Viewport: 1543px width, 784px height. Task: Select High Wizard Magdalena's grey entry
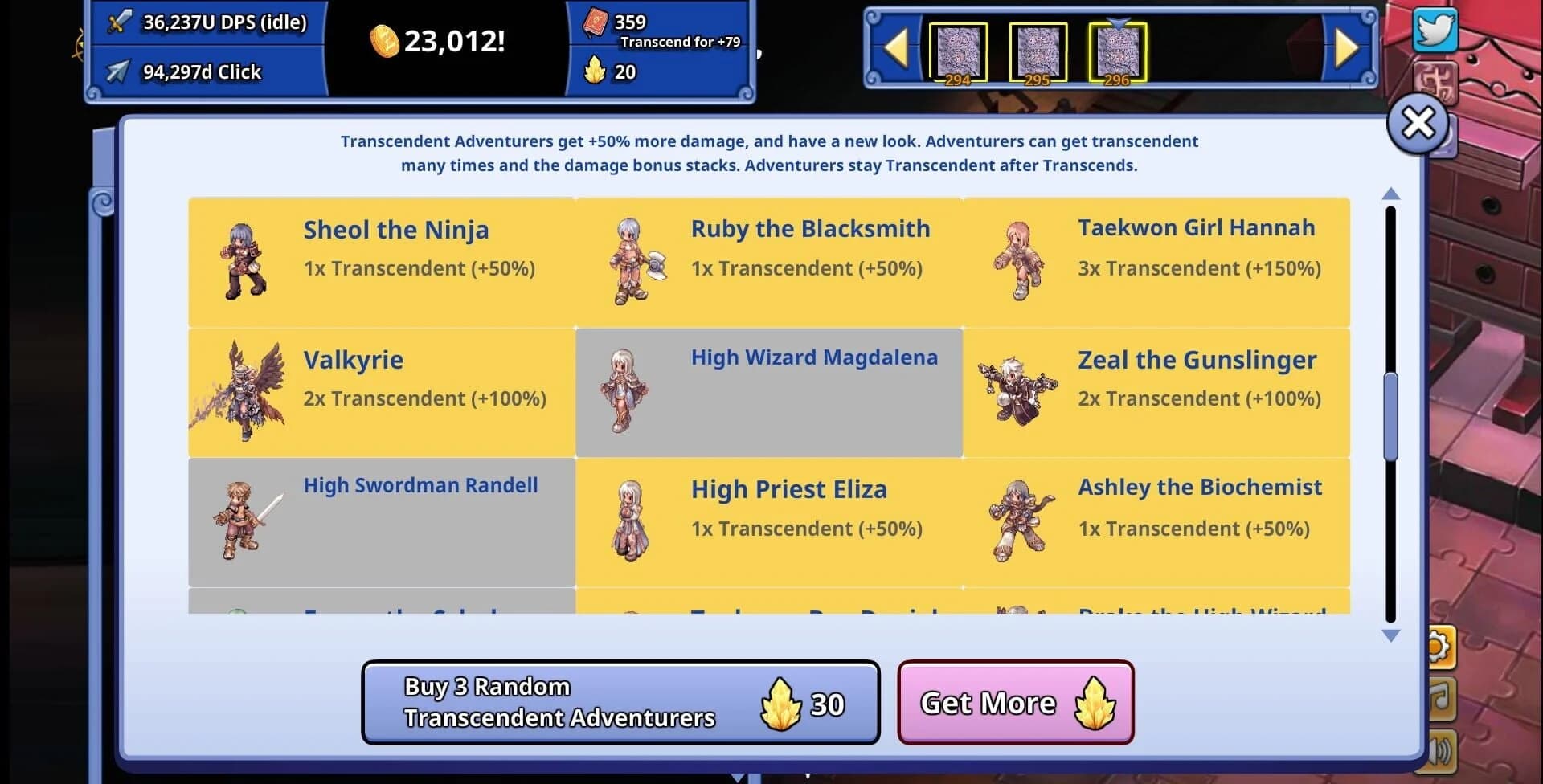(769, 392)
